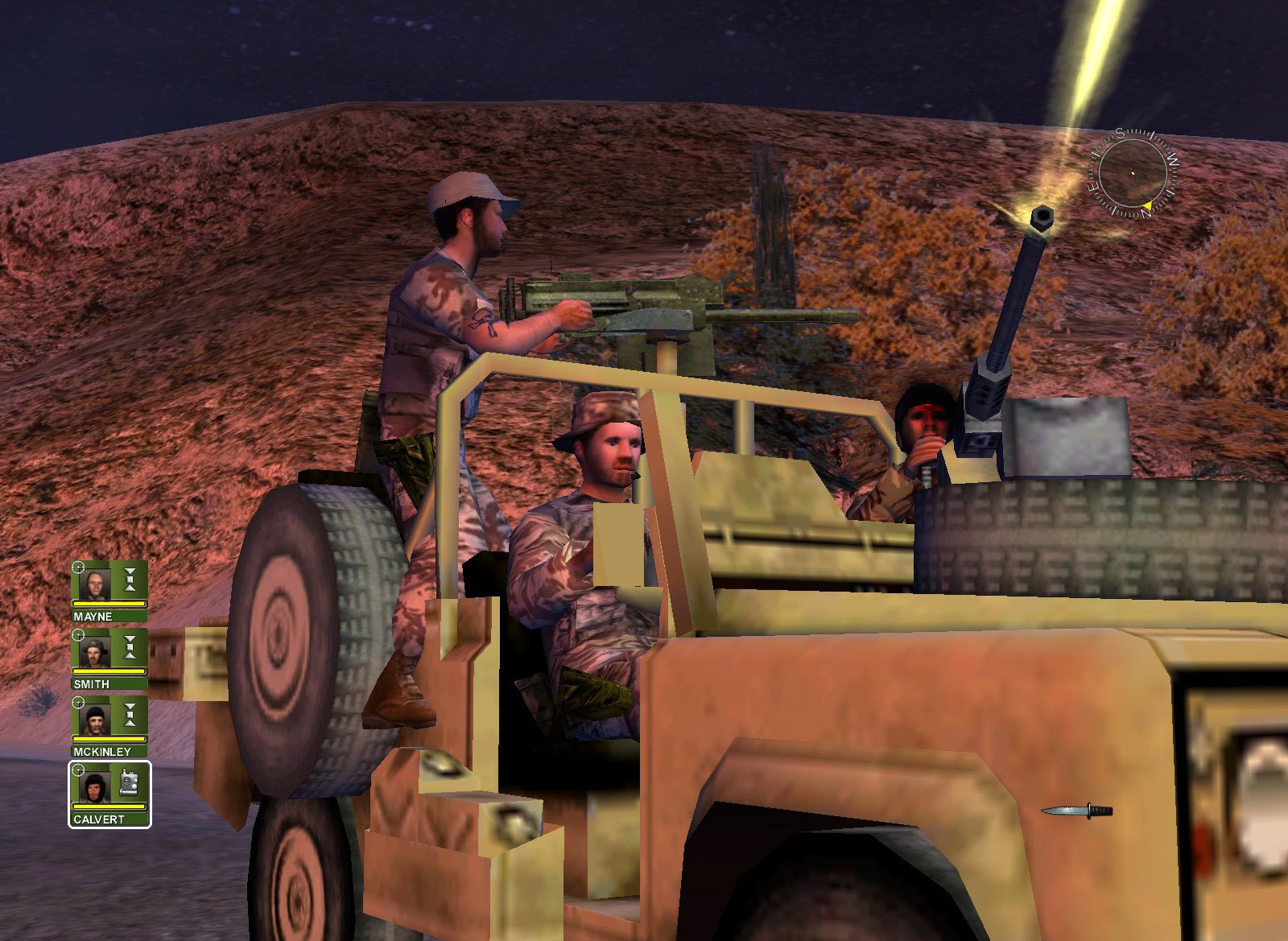This screenshot has height=941, width=1288.
Task: Click Smith's stance chevron icon
Action: click(x=128, y=647)
